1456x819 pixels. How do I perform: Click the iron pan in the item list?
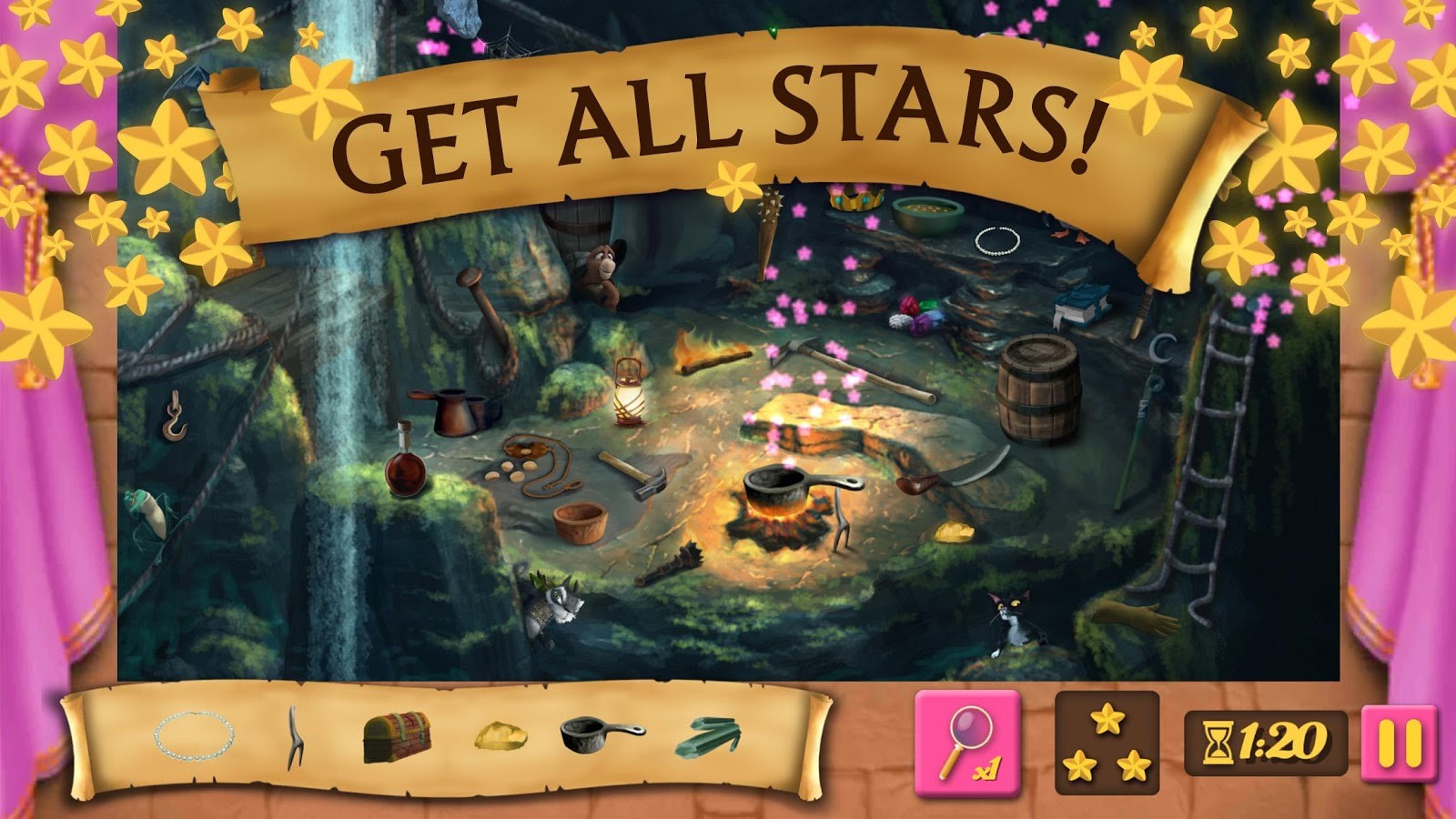click(x=601, y=733)
